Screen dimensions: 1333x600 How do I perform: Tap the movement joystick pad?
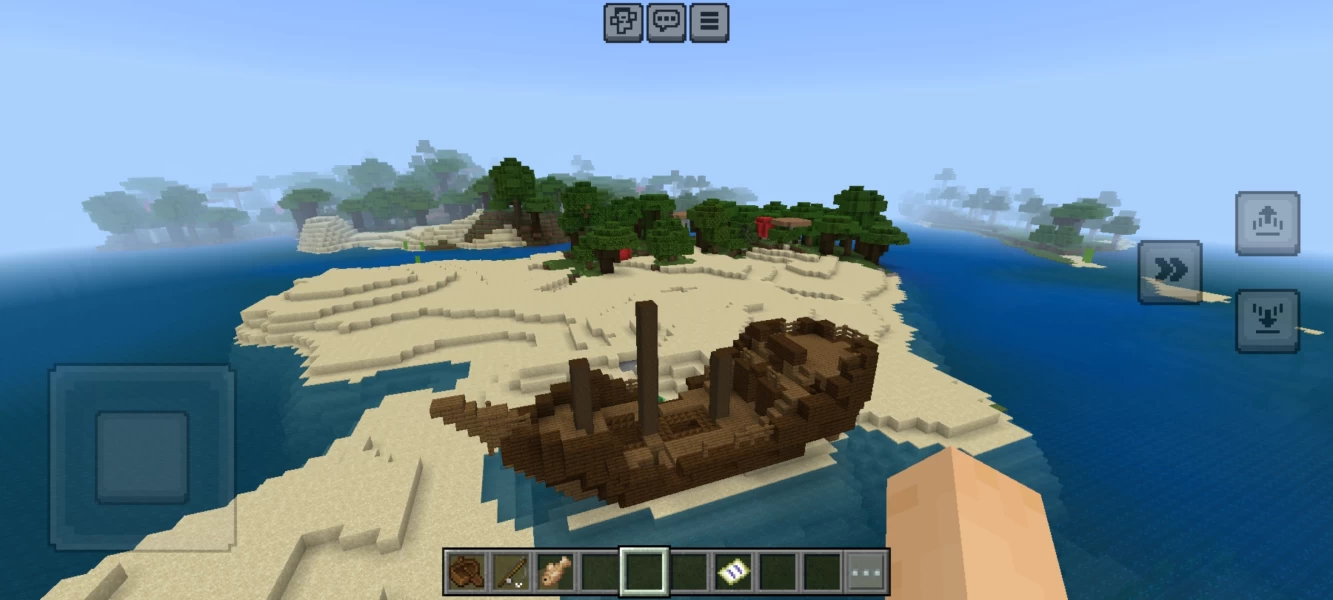(142, 457)
